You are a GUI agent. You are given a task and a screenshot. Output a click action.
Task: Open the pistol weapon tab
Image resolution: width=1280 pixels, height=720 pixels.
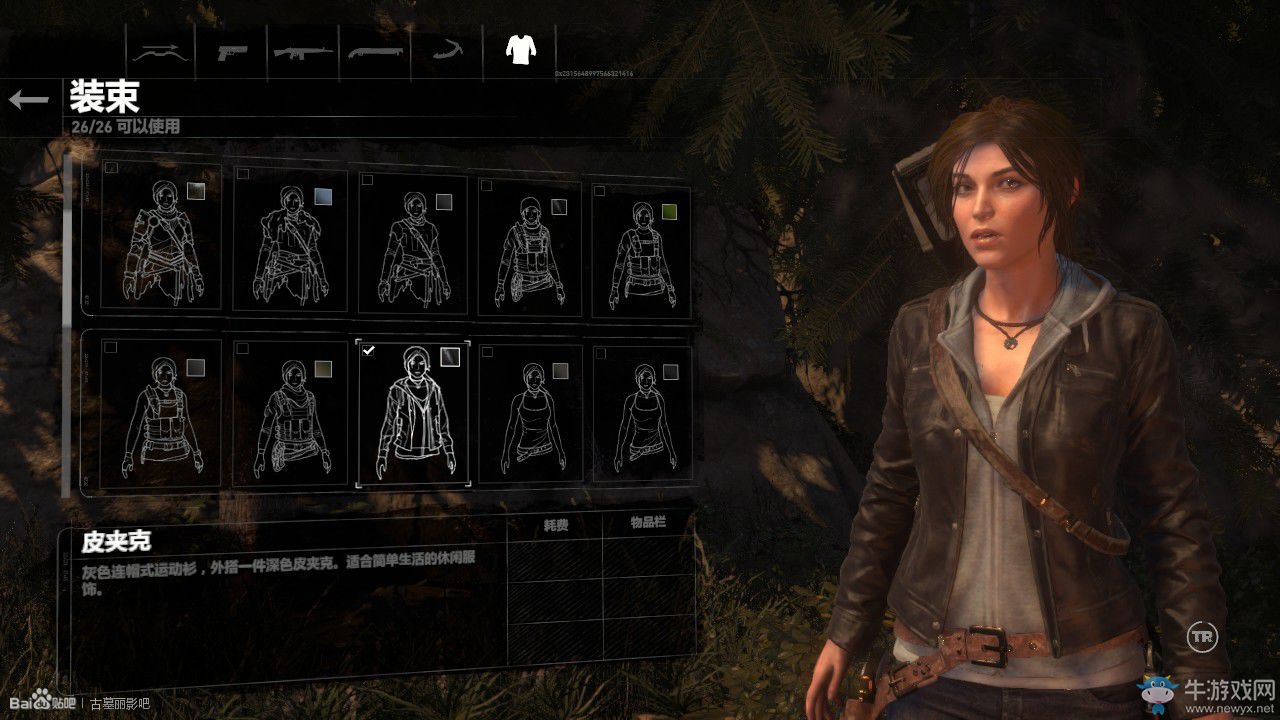[x=233, y=50]
